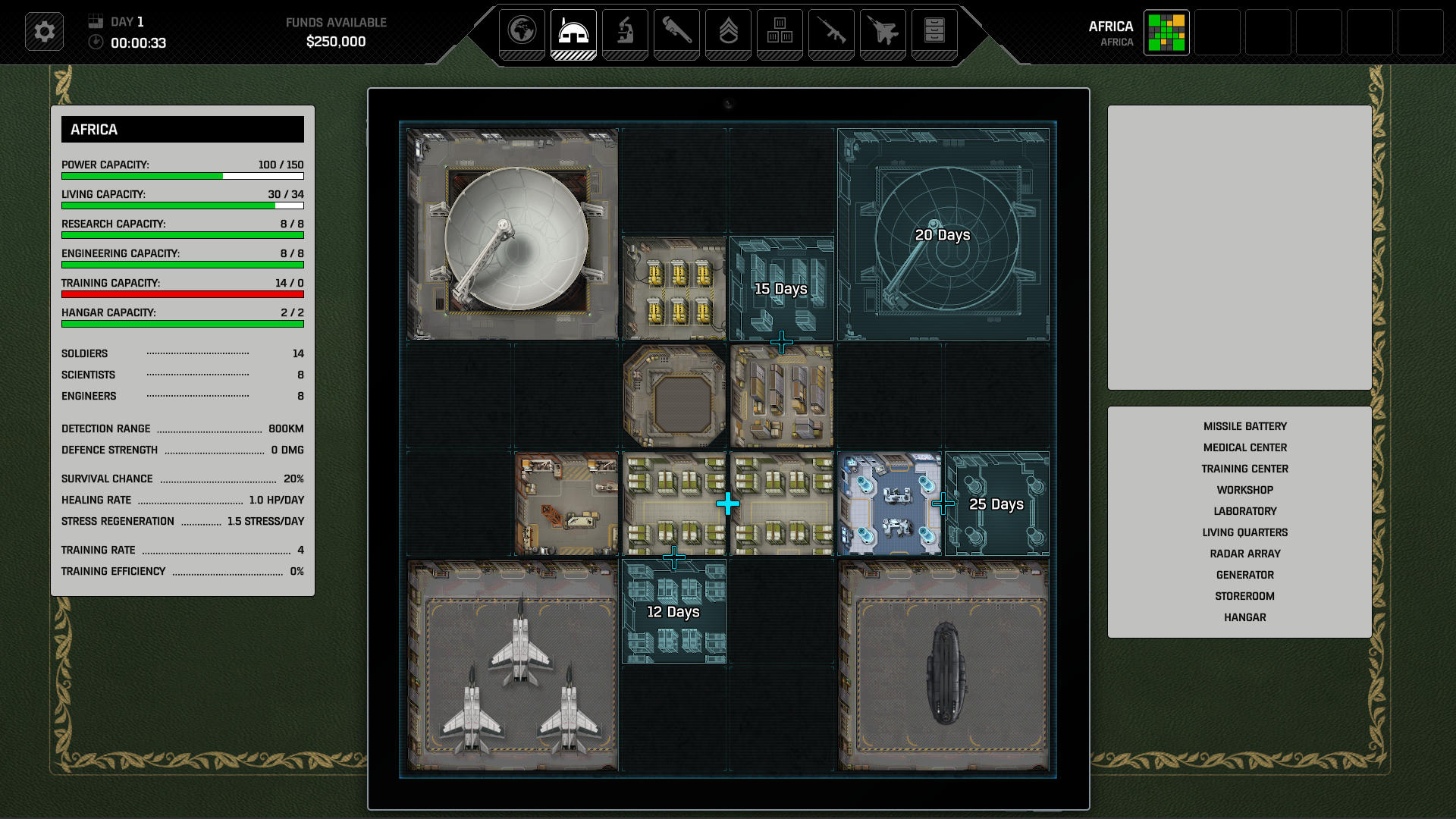Open the storage crates icon
The image size is (1456, 819).
point(780,33)
